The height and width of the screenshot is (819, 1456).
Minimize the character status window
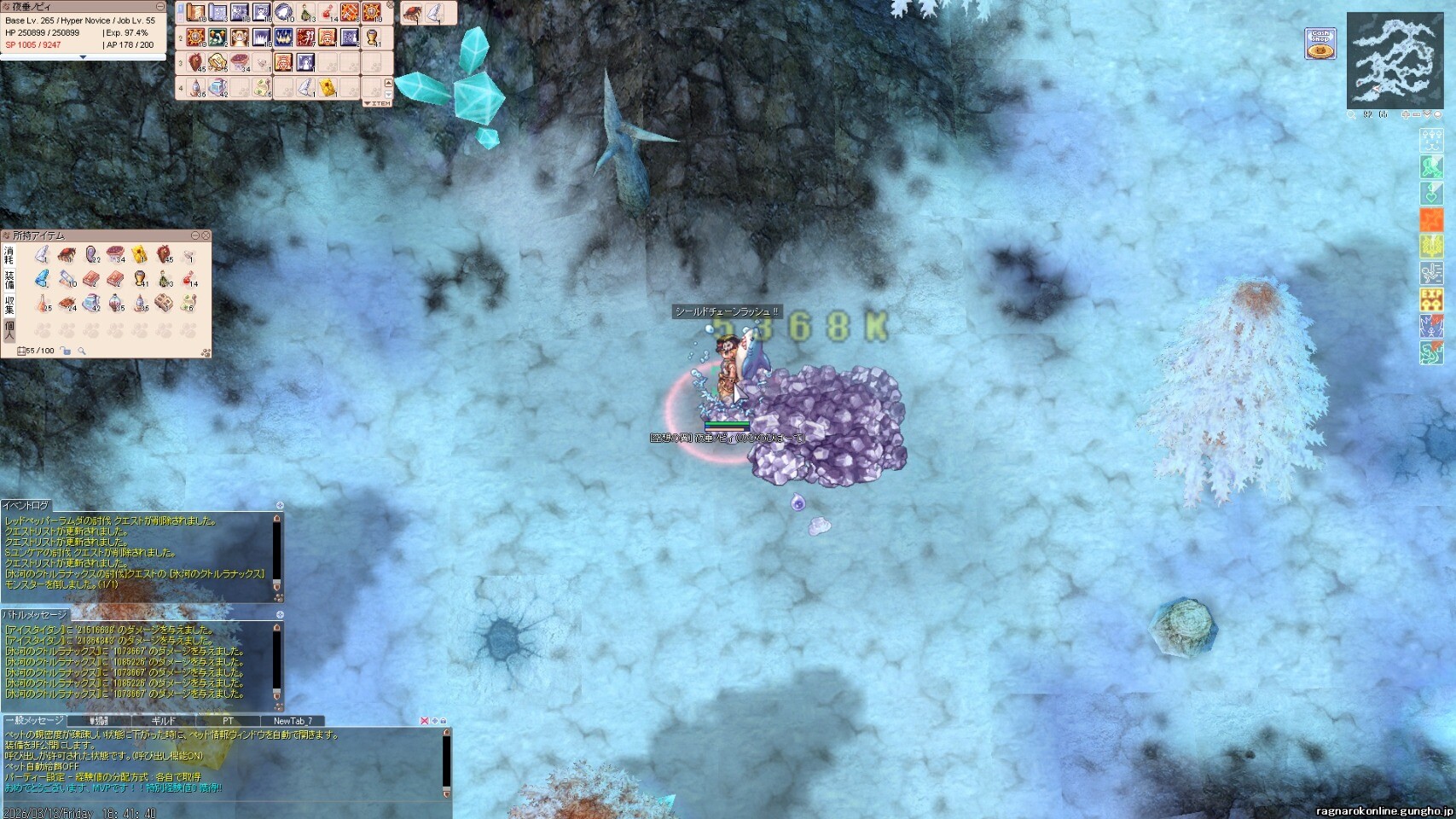click(x=160, y=7)
